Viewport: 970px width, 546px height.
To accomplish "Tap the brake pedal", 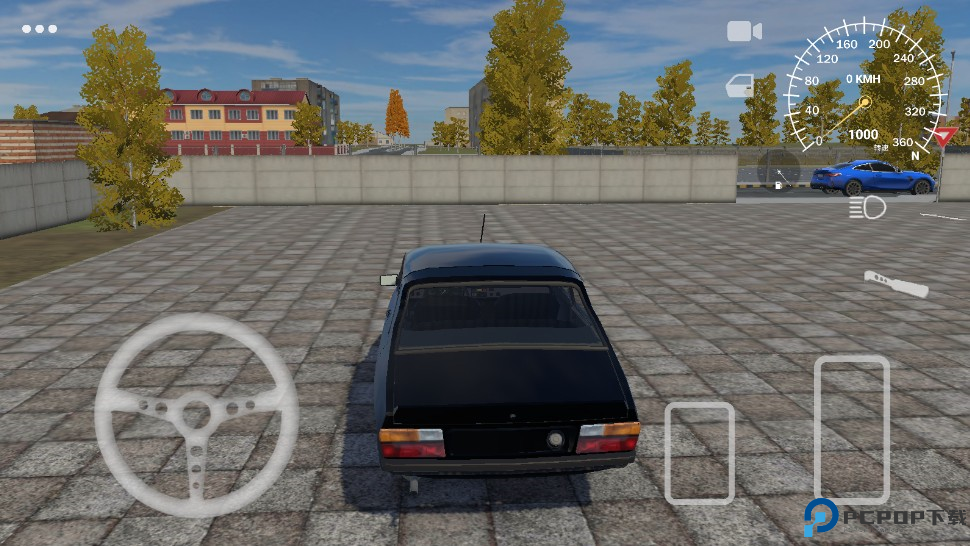I will 699,452.
